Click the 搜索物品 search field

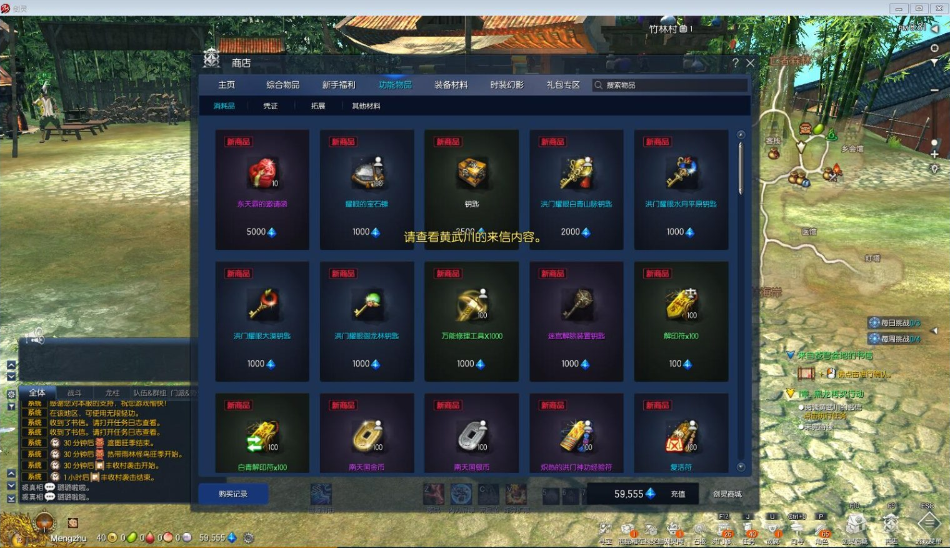click(x=670, y=85)
